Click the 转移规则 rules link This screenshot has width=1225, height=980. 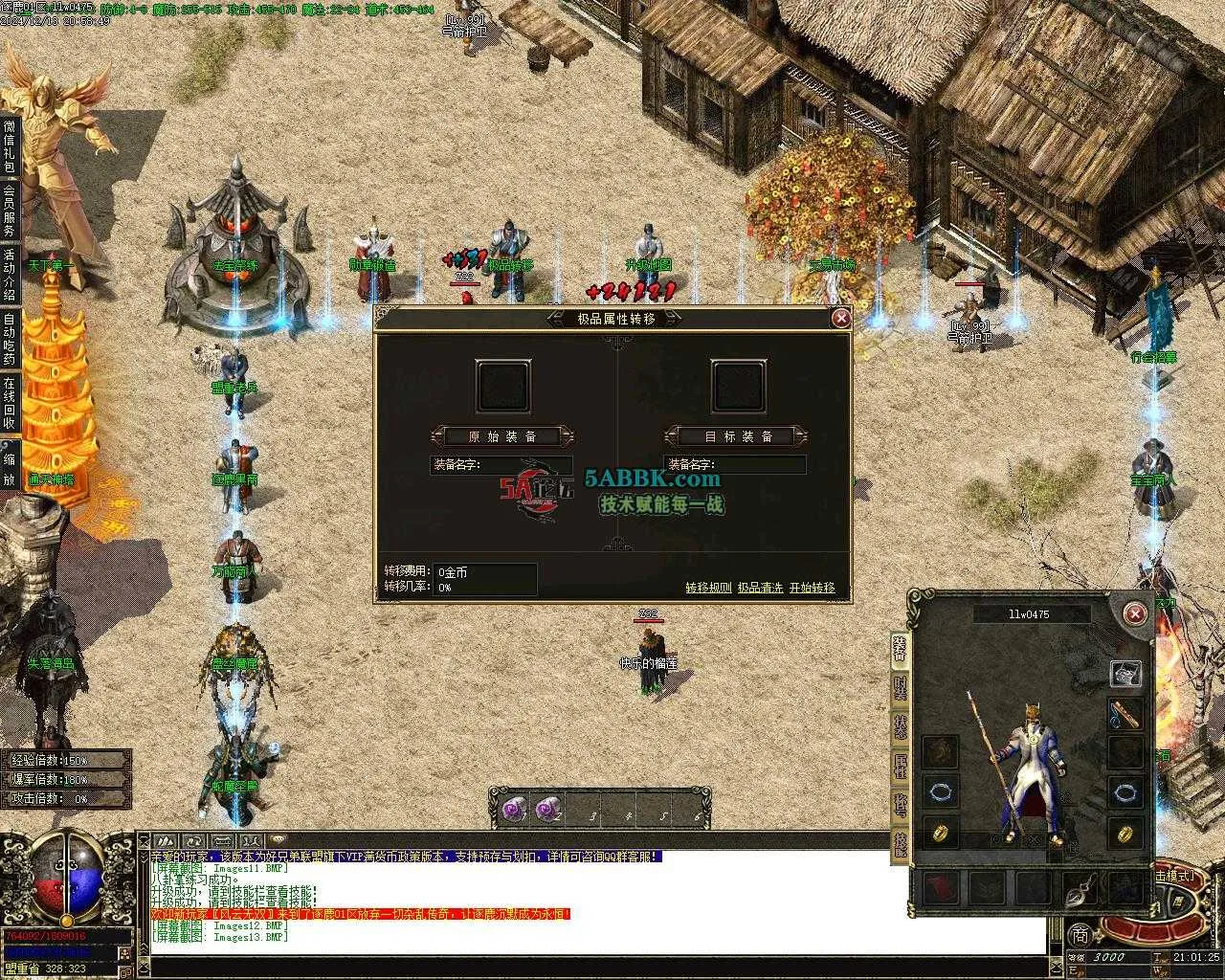coord(708,588)
